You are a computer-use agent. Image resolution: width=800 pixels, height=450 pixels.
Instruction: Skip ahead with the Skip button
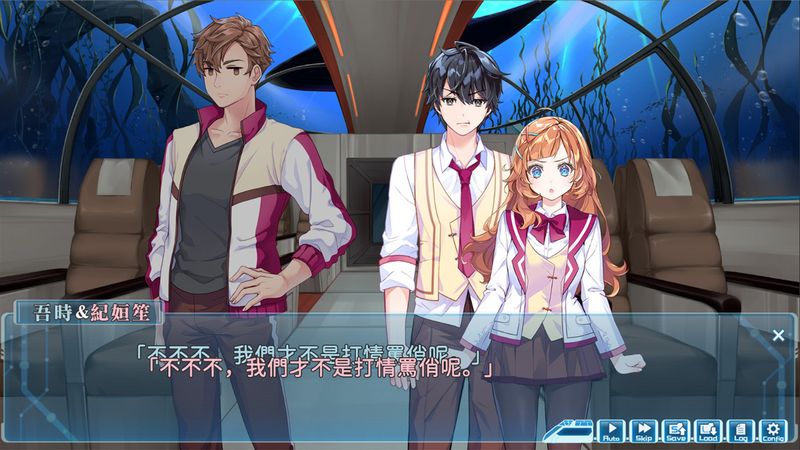643,431
